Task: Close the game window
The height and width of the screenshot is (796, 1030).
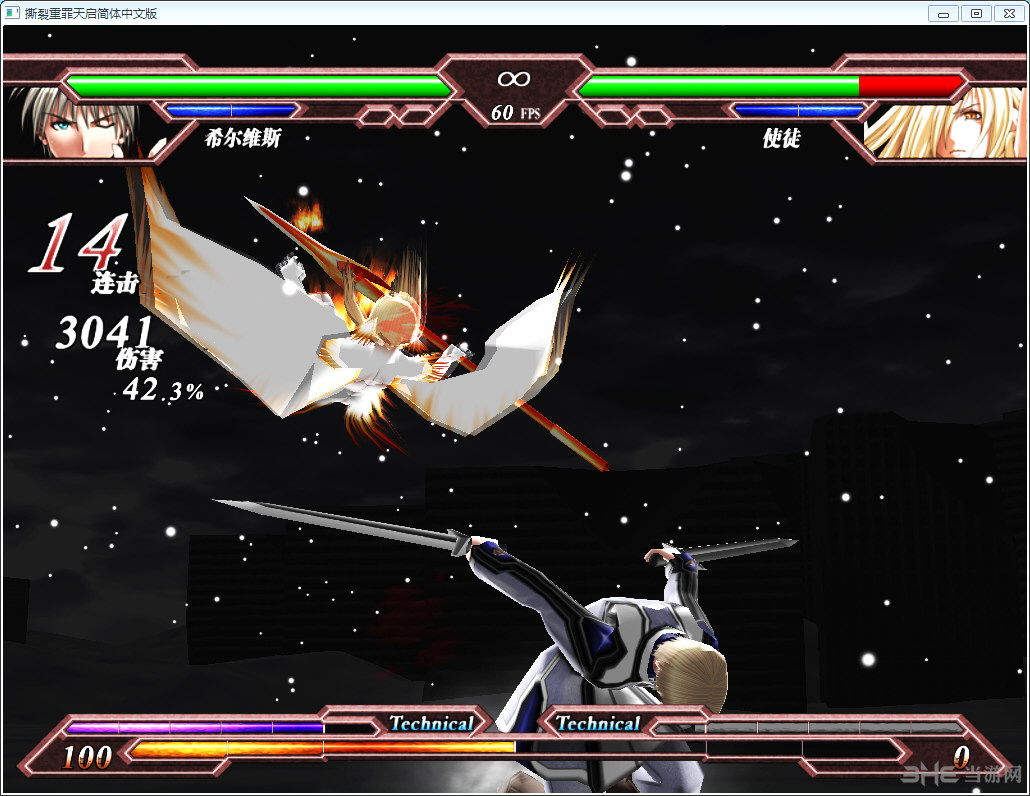Action: click(1008, 13)
